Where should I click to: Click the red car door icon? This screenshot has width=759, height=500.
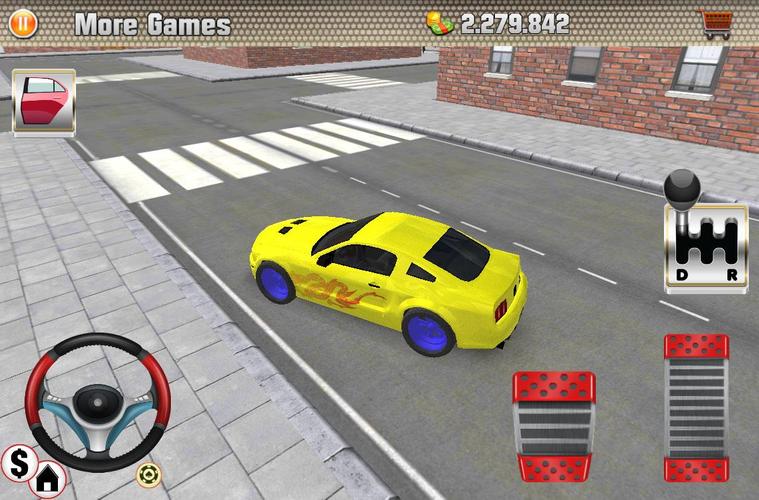click(43, 102)
